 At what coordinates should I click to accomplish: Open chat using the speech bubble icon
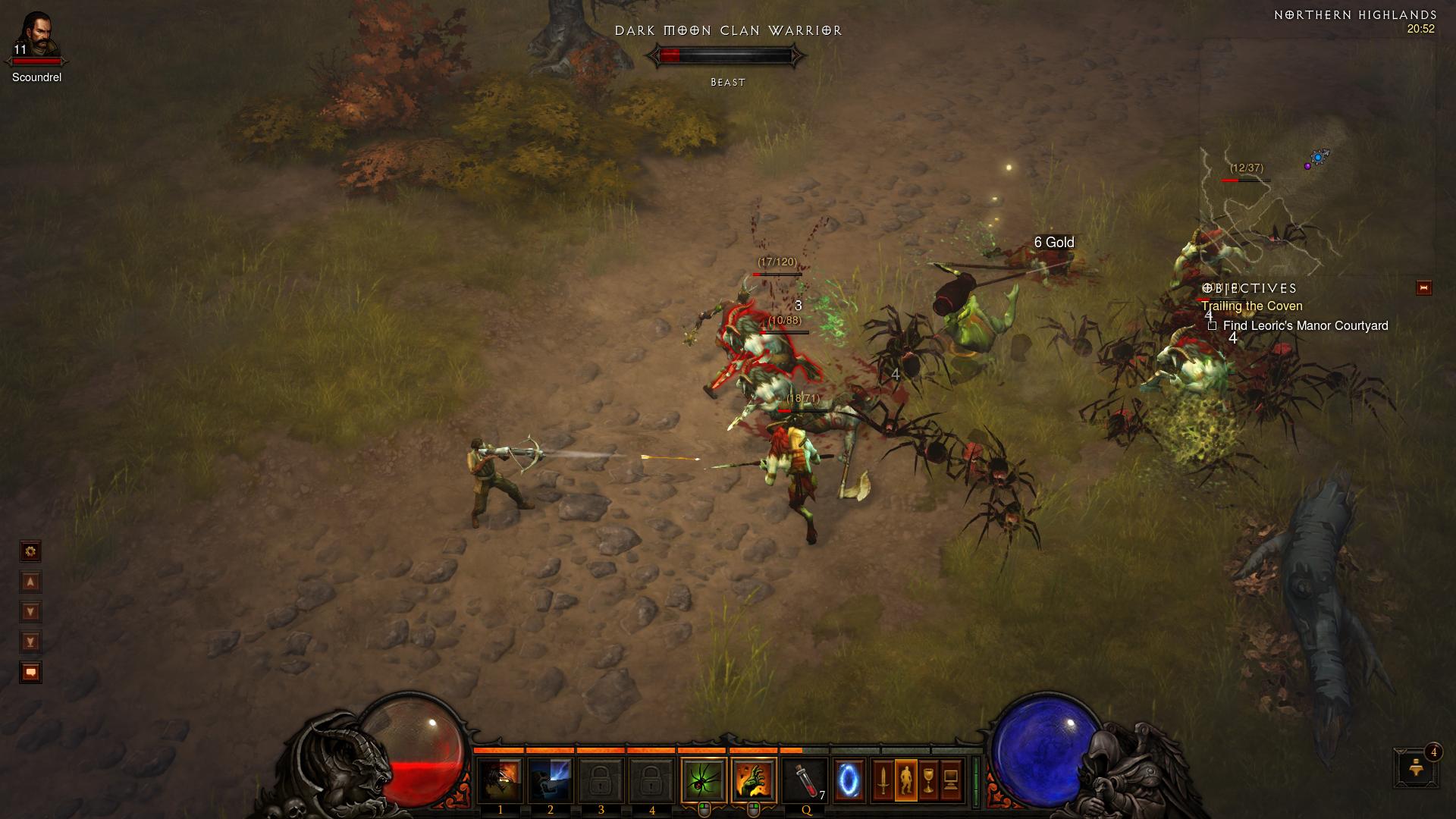(x=30, y=671)
